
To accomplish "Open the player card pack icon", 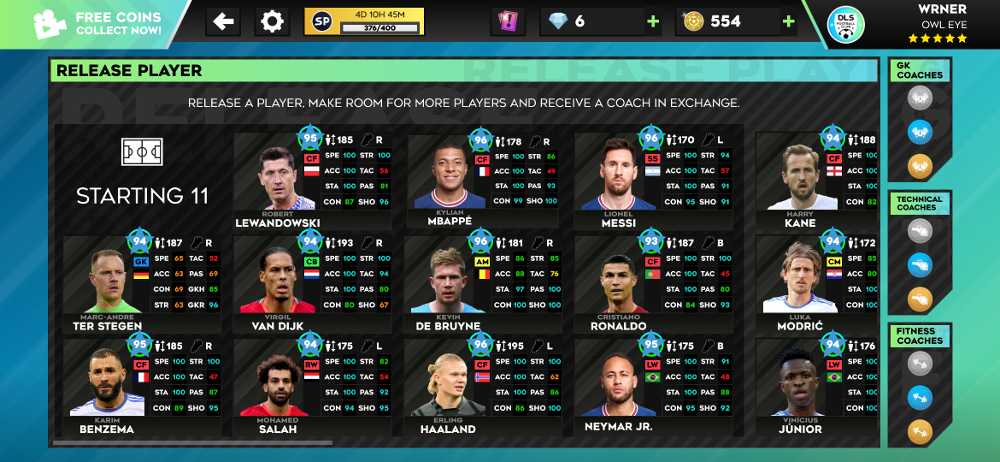I will click(507, 22).
